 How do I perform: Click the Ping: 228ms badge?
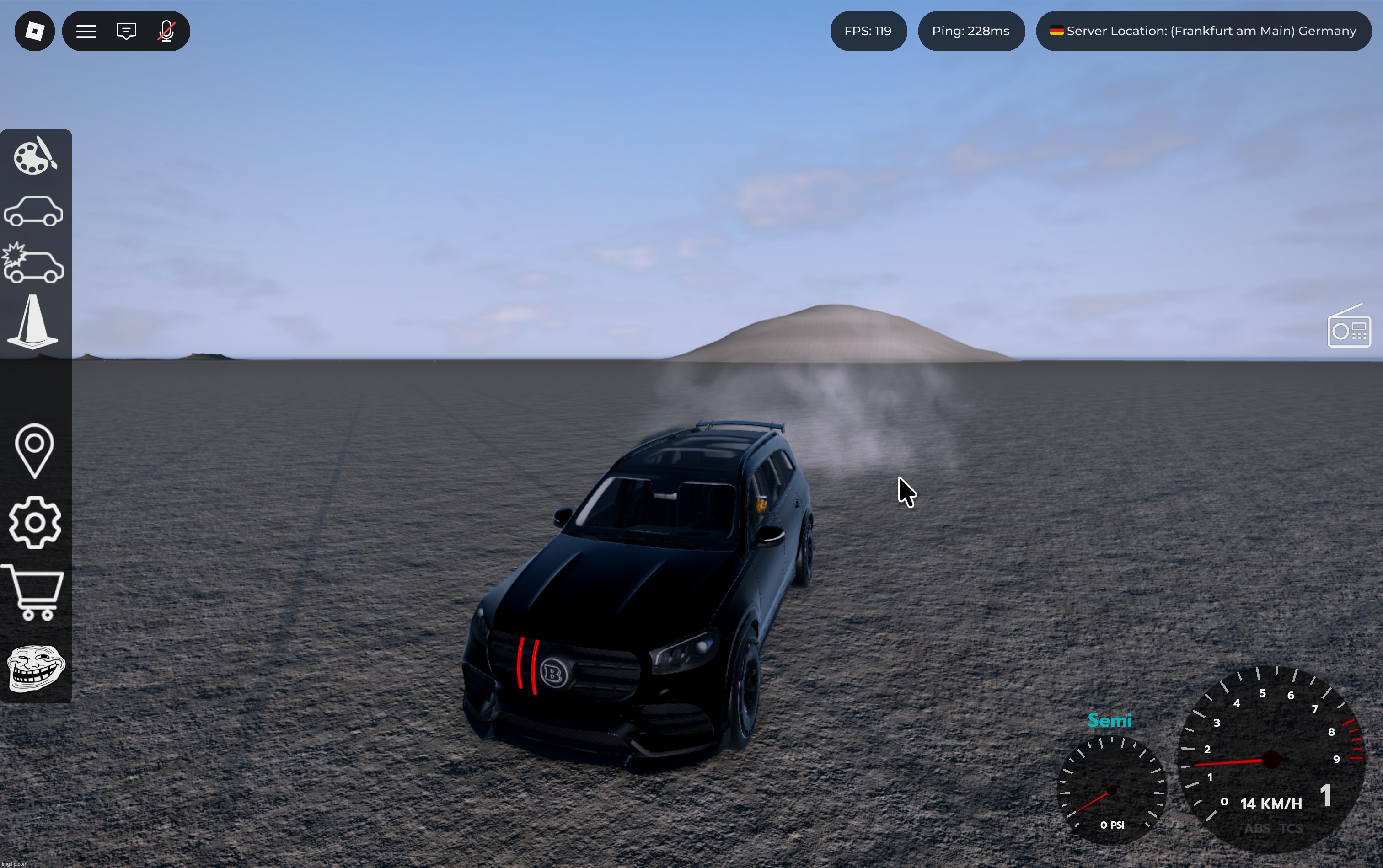pyautogui.click(x=971, y=31)
